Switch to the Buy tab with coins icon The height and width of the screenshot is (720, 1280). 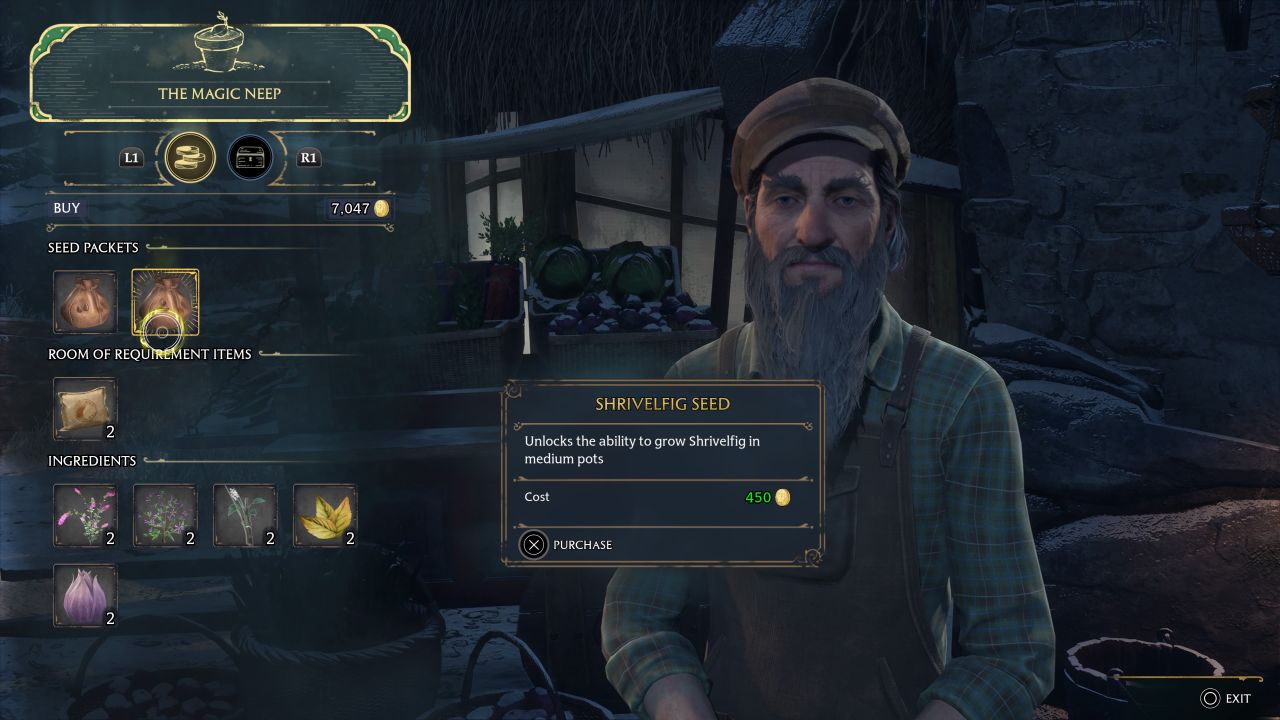[189, 157]
